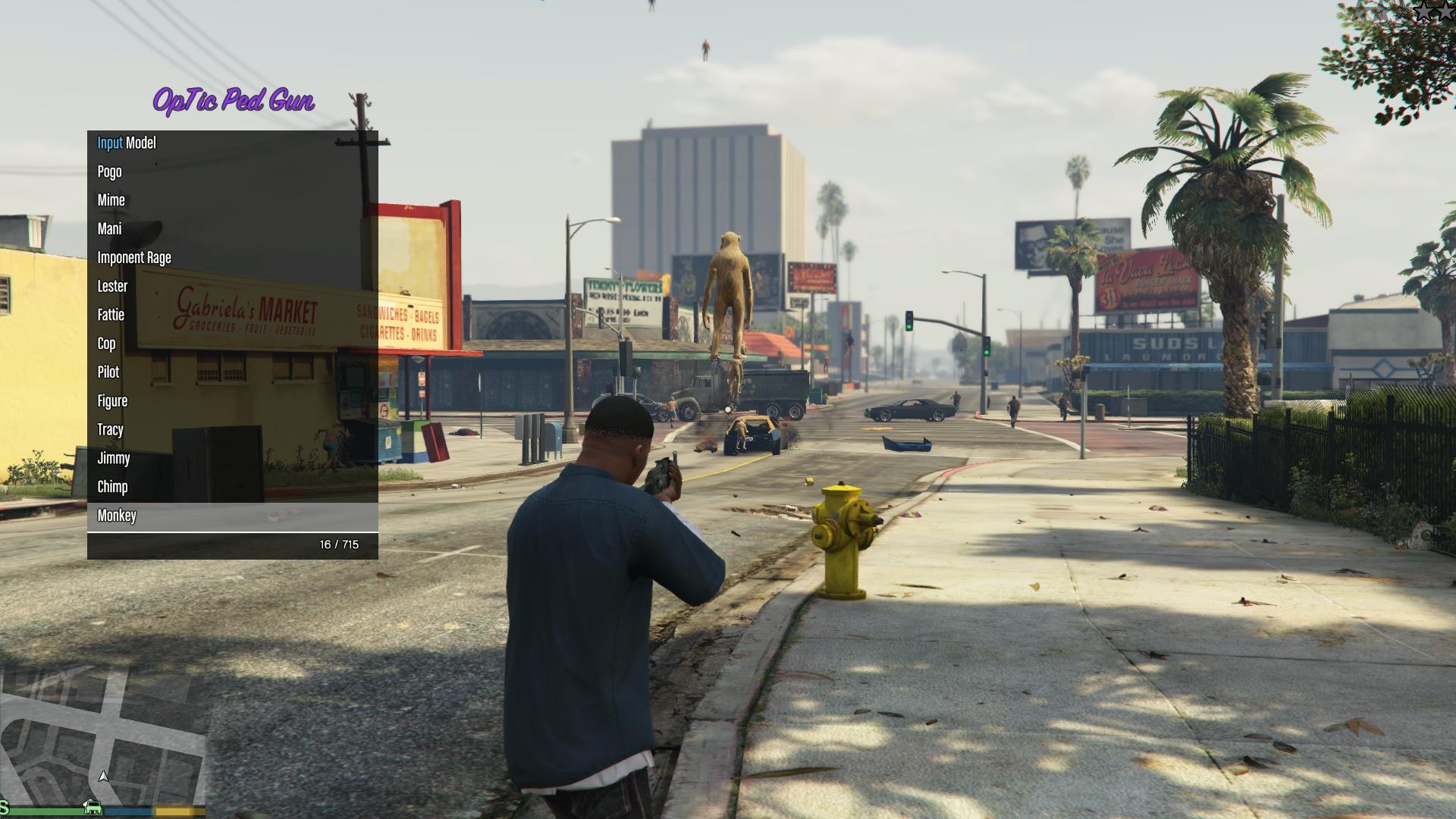
Task: Select Jimmy as the ped model
Action: (114, 459)
